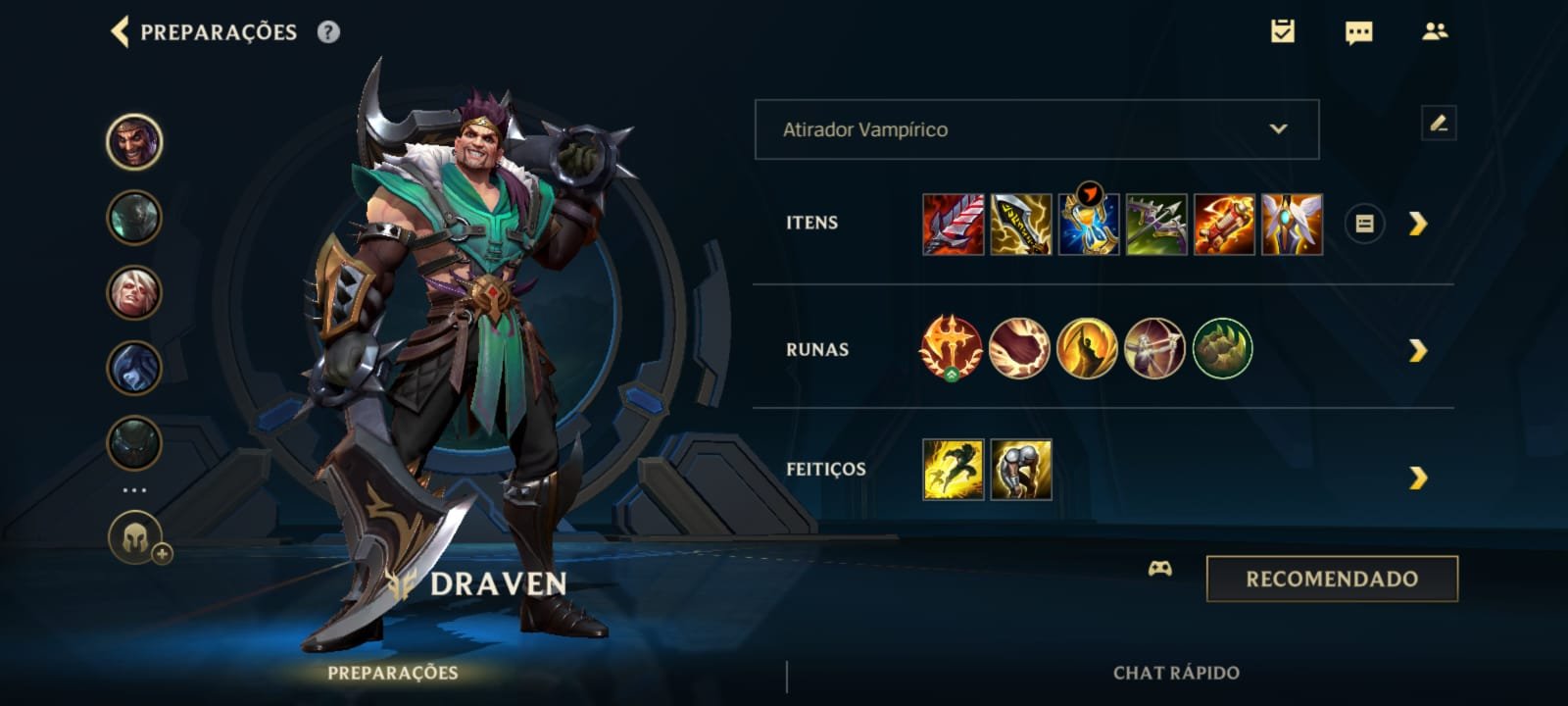
Task: Open the Conqueror keystone rune
Action: 949,349
